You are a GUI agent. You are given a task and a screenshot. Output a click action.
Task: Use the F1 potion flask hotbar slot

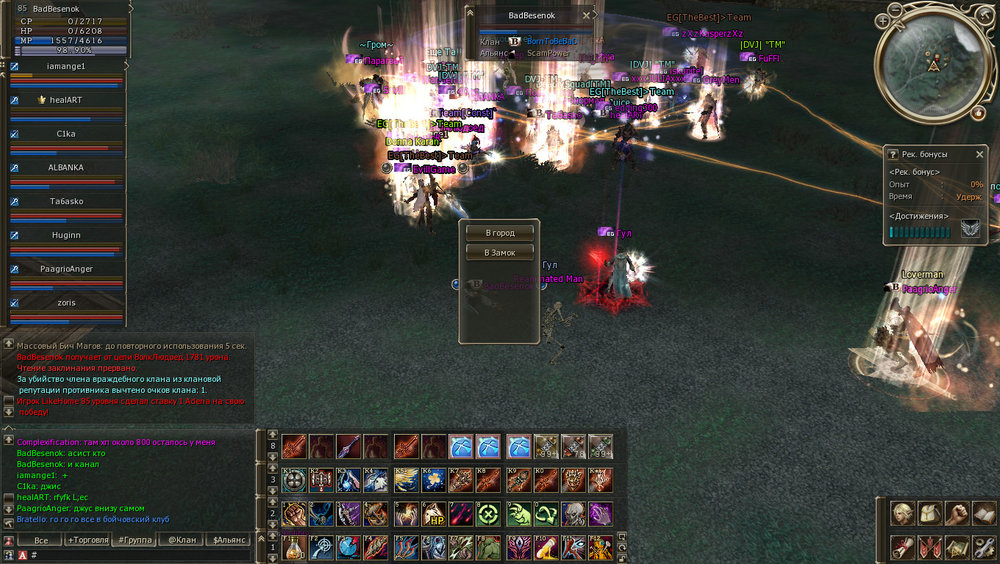tap(294, 548)
